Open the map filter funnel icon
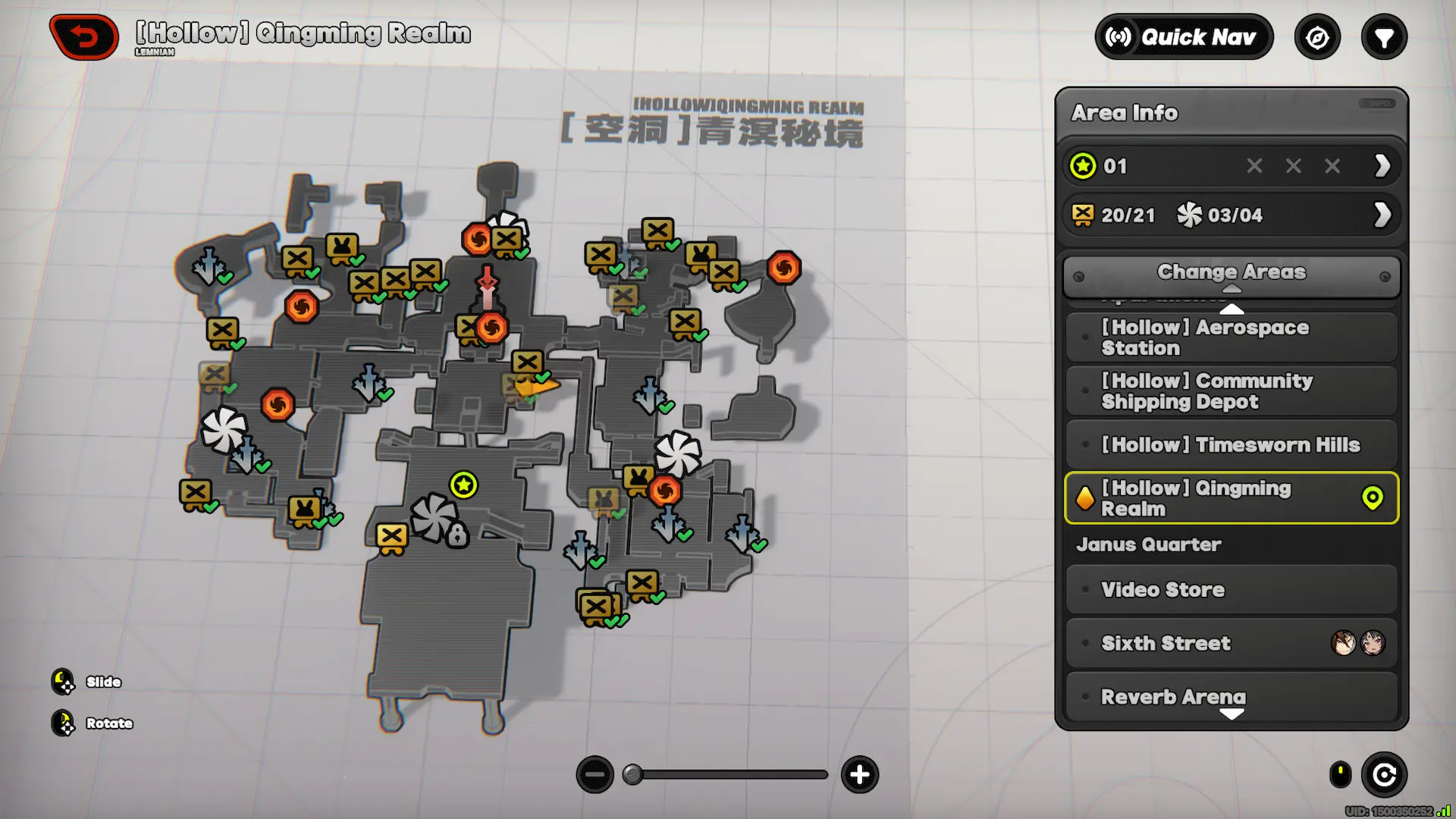This screenshot has height=819, width=1456. tap(1385, 36)
